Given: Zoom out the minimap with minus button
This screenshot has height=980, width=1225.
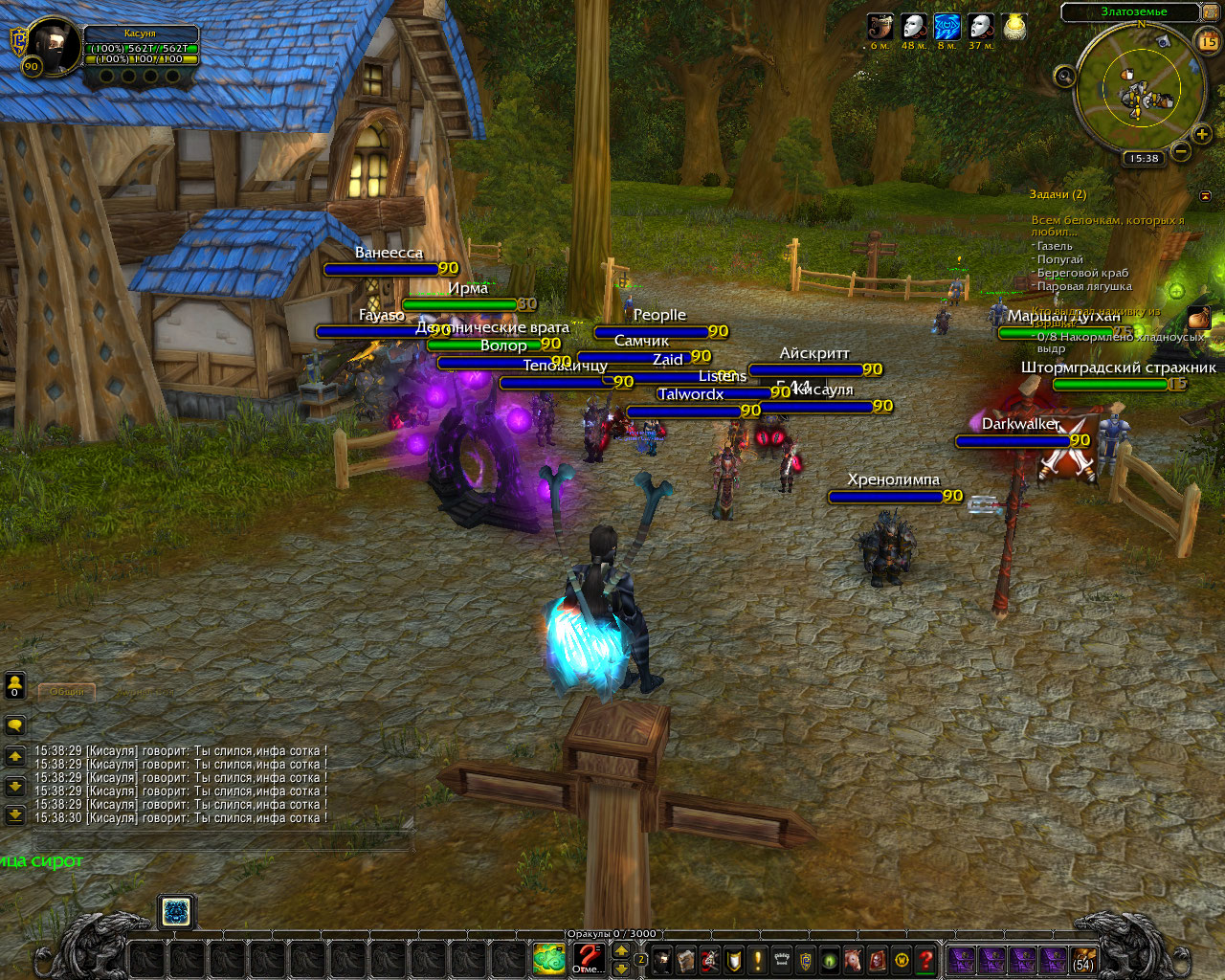Looking at the screenshot, I should (1181, 151).
